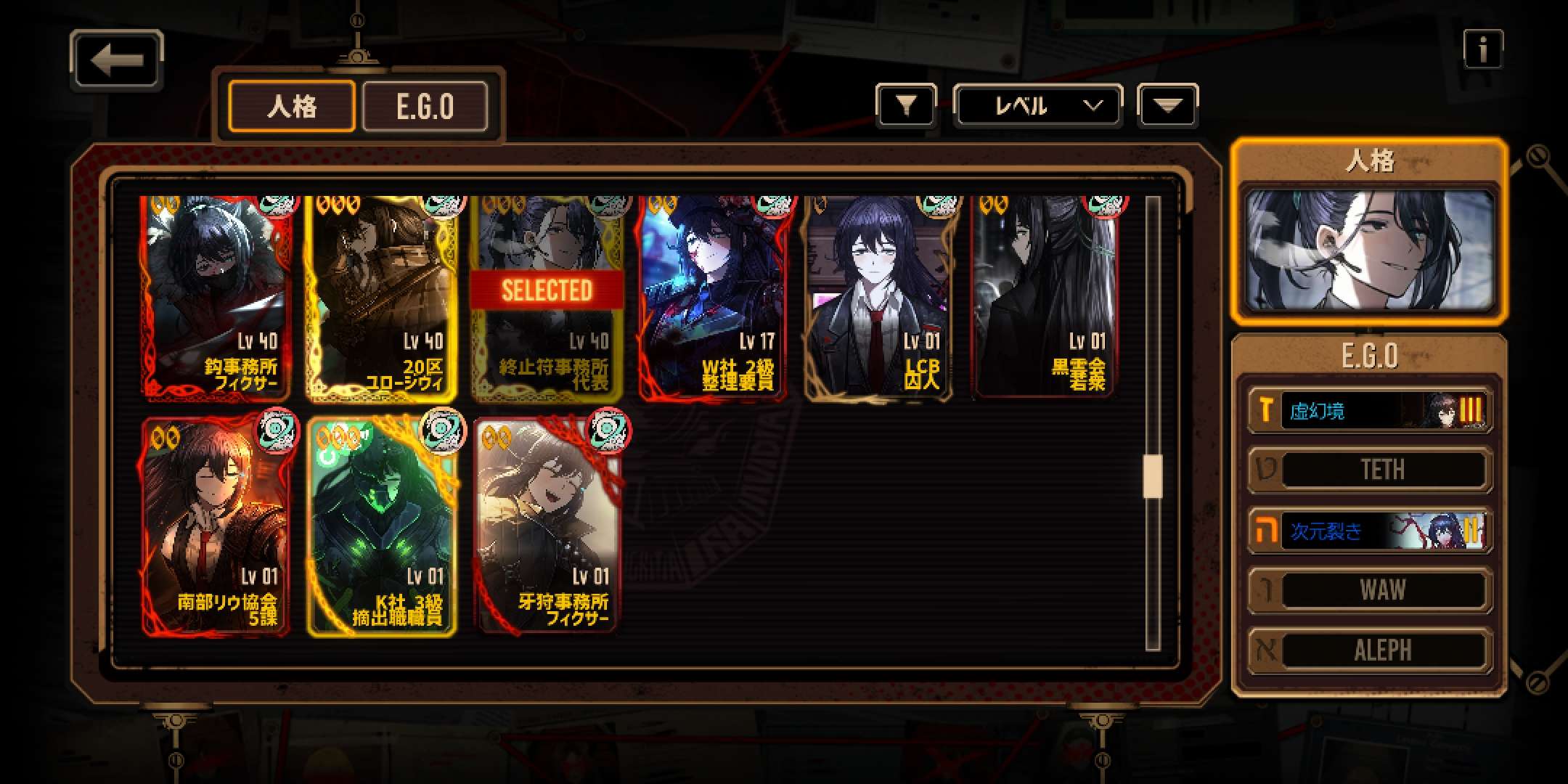Toggle the sort order arrow button
Image resolution: width=1568 pixels, height=784 pixels.
point(1167,107)
